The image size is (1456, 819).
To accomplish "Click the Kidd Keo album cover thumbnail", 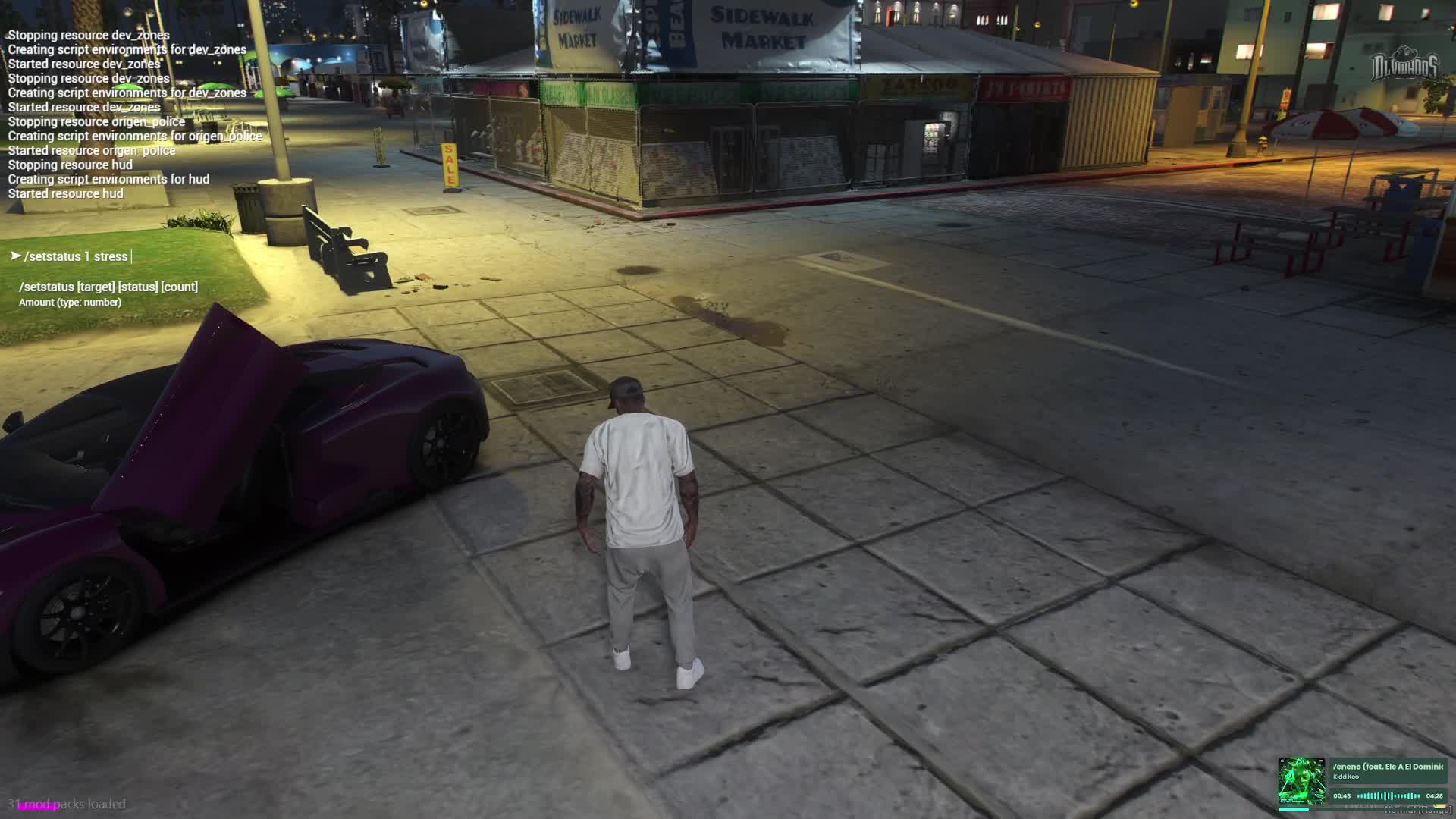I will click(x=1301, y=780).
